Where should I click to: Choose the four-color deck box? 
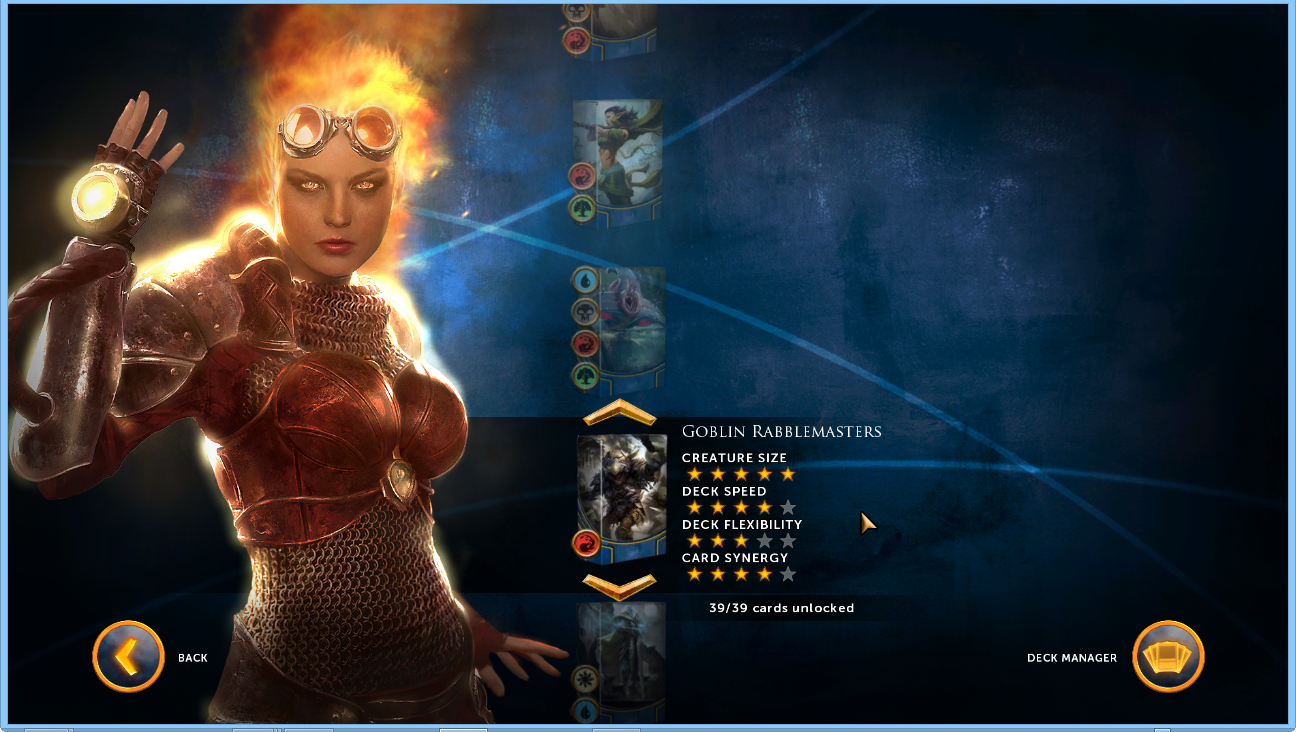[x=620, y=330]
